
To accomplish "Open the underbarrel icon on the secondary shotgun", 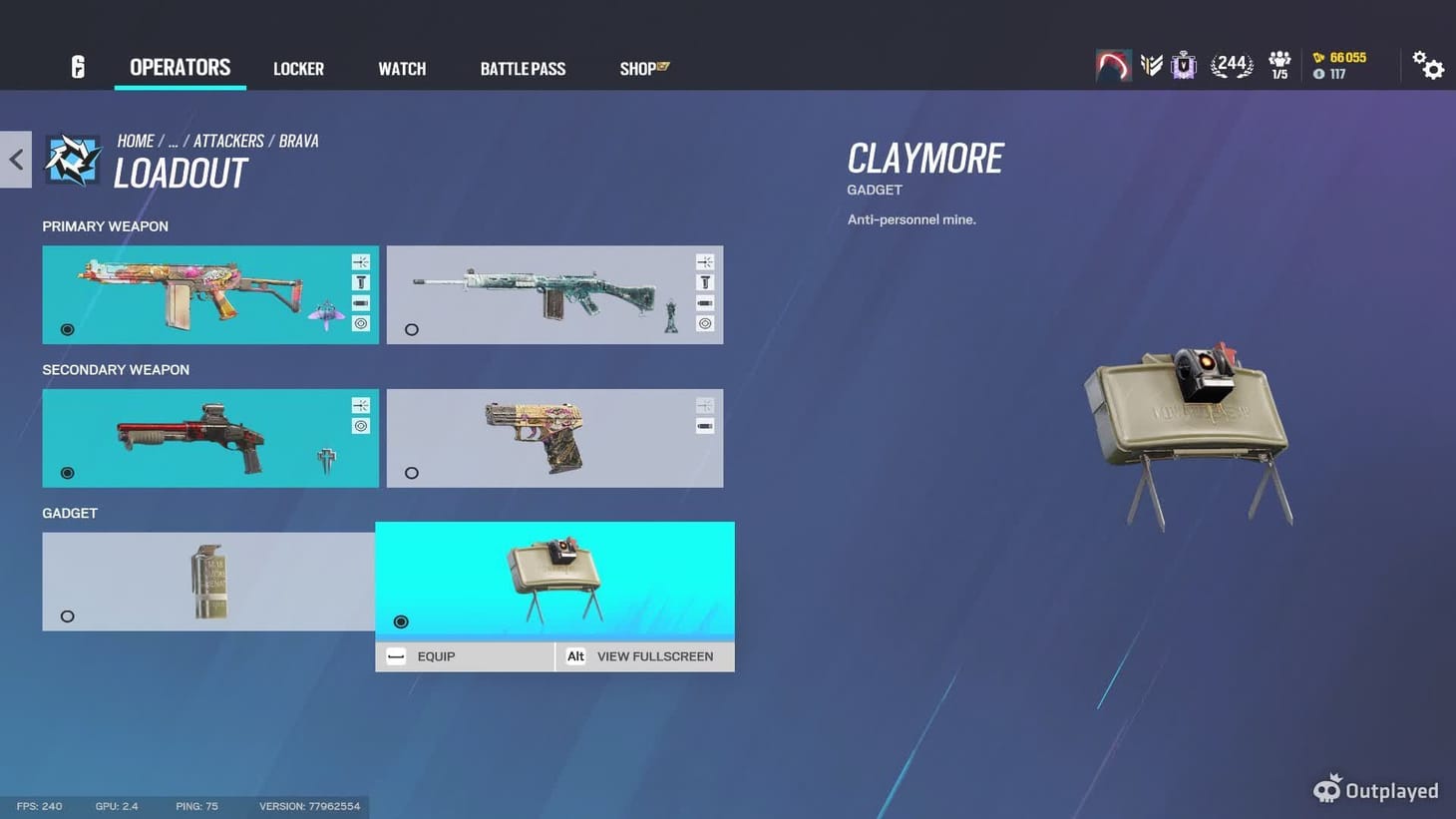I will [360, 405].
